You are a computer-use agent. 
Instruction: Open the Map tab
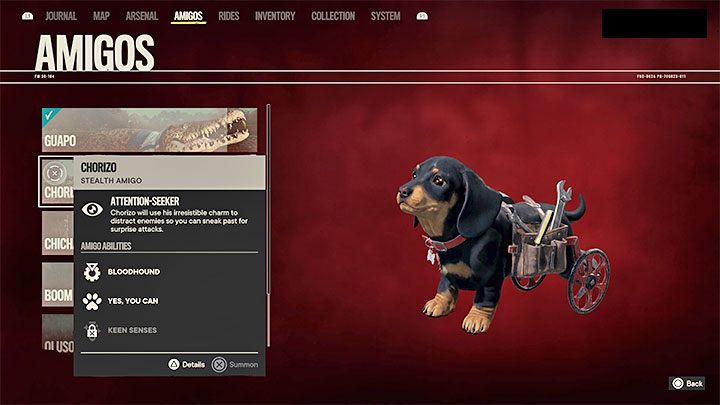click(x=101, y=16)
